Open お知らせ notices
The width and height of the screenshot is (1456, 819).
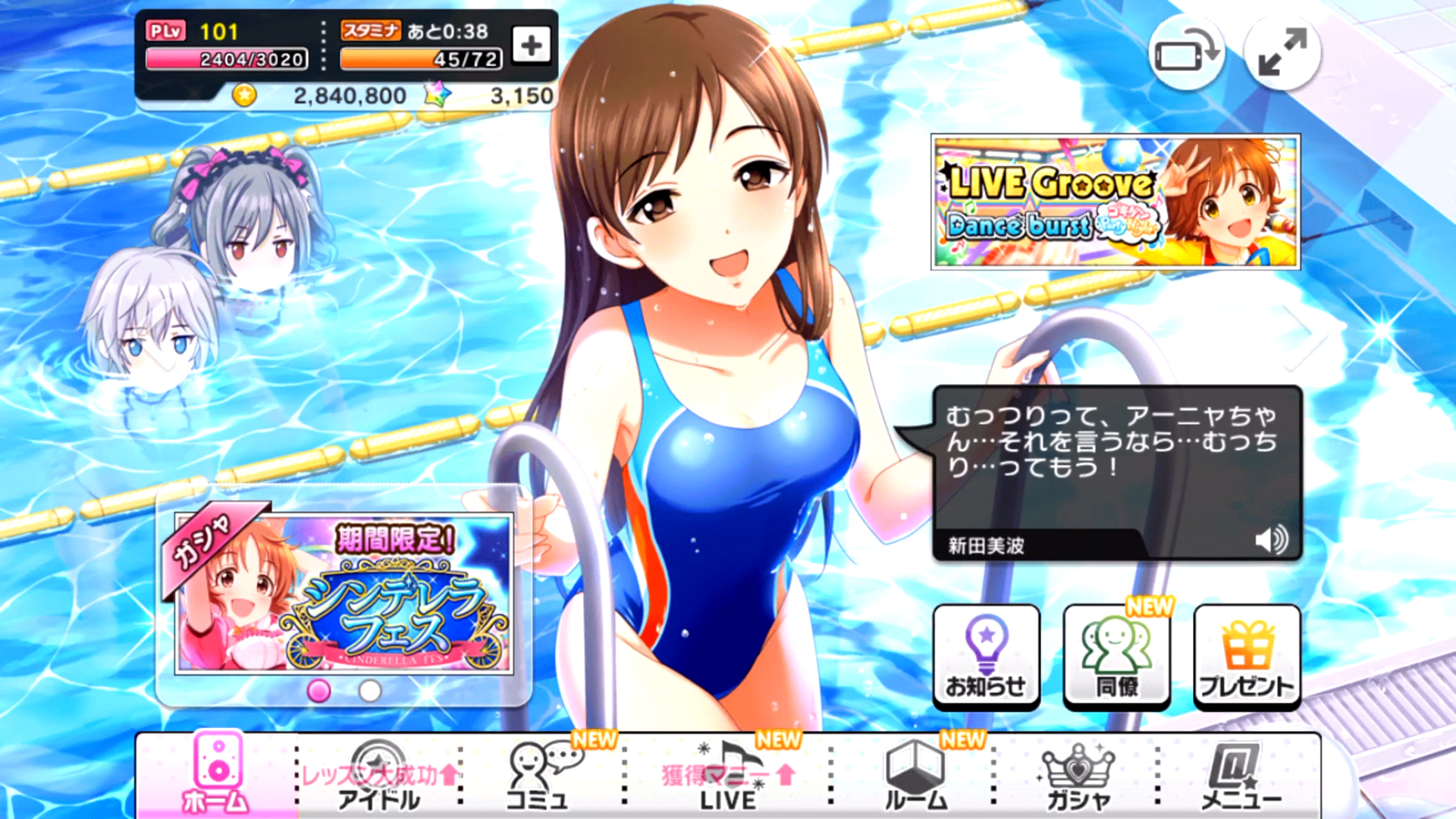coord(985,657)
